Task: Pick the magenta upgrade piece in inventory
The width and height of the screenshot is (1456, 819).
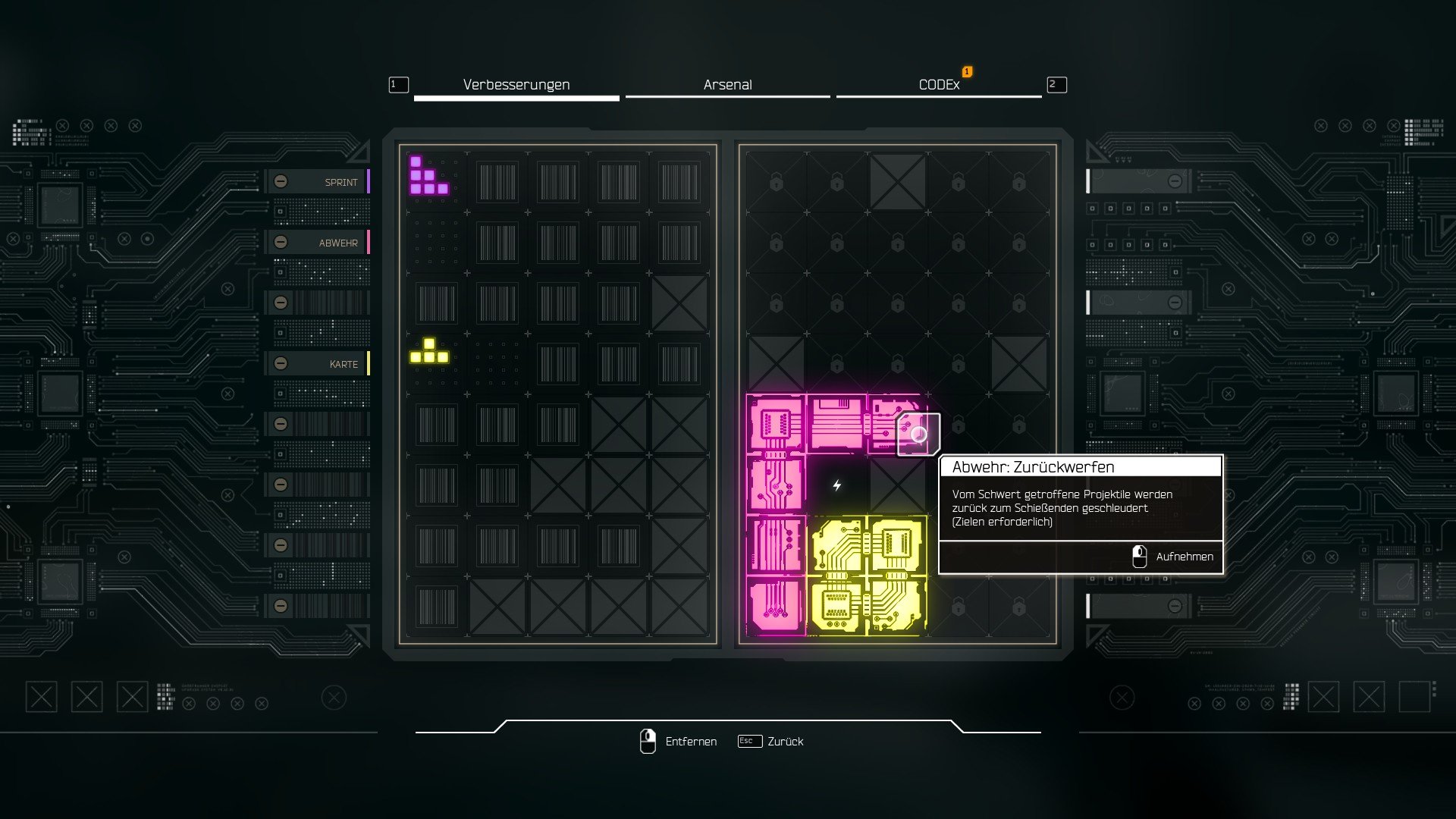Action: pyautogui.click(x=428, y=177)
